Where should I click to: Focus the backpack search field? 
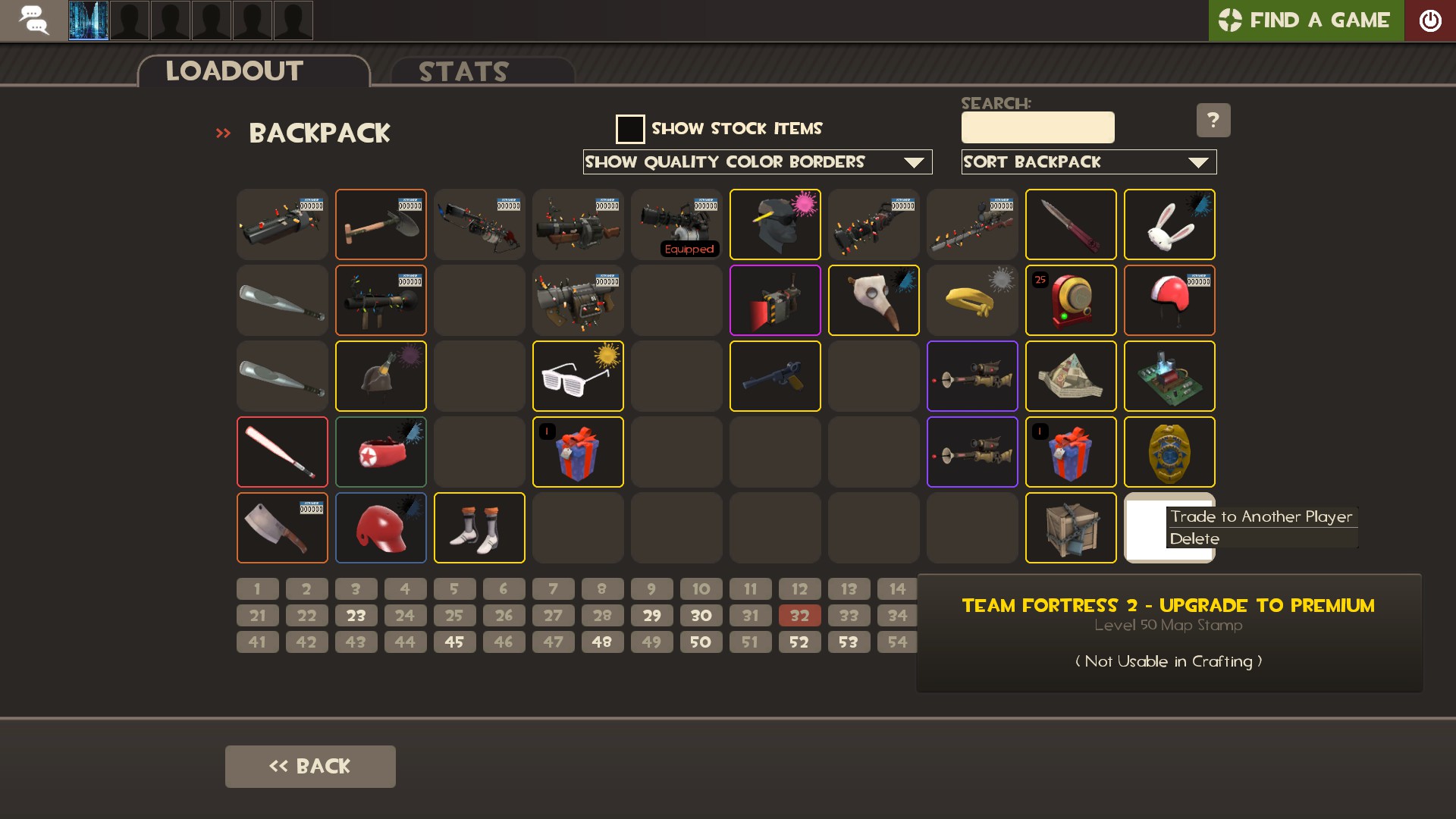tap(1037, 127)
